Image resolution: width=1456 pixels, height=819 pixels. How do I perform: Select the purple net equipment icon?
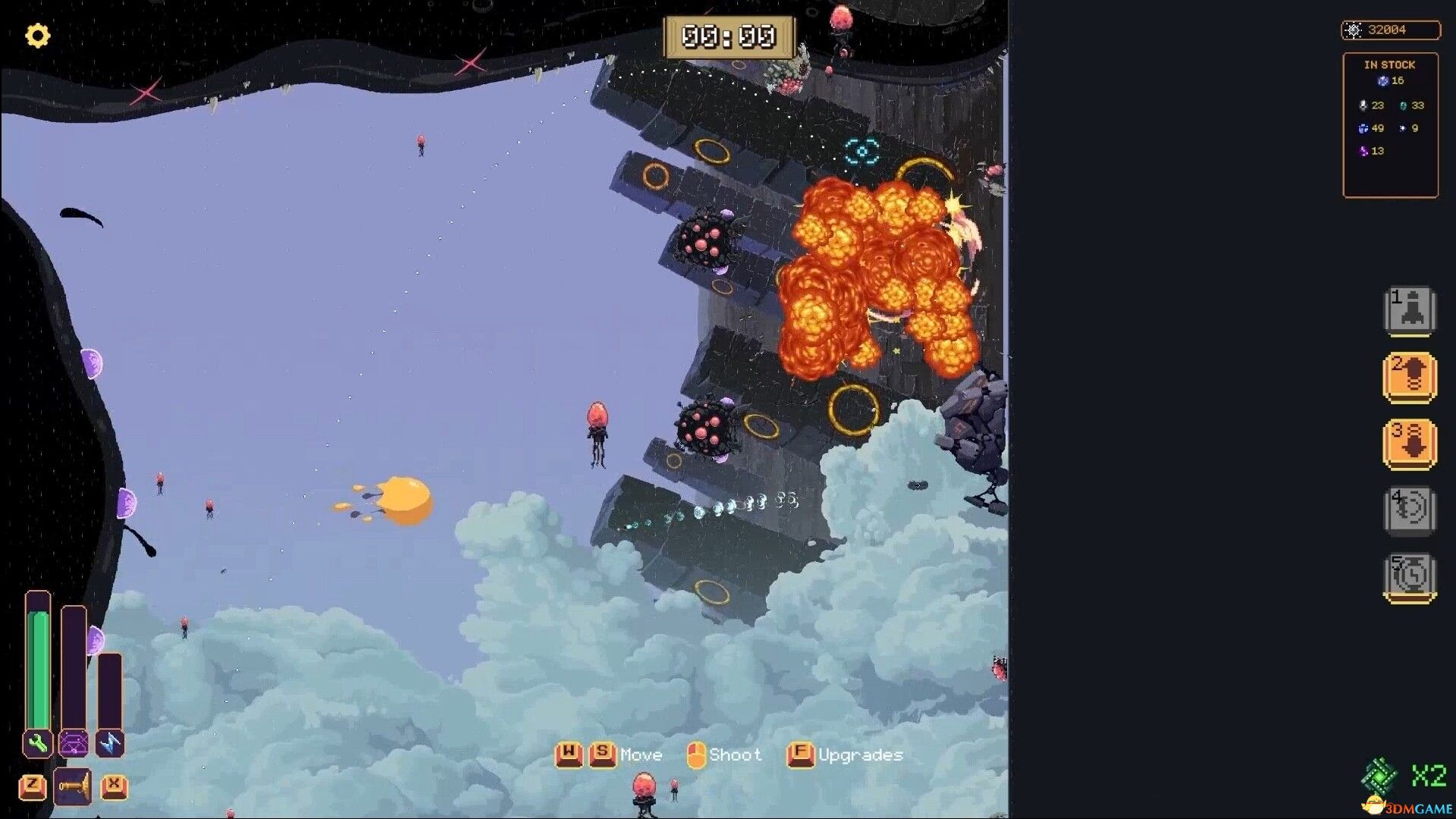(73, 744)
